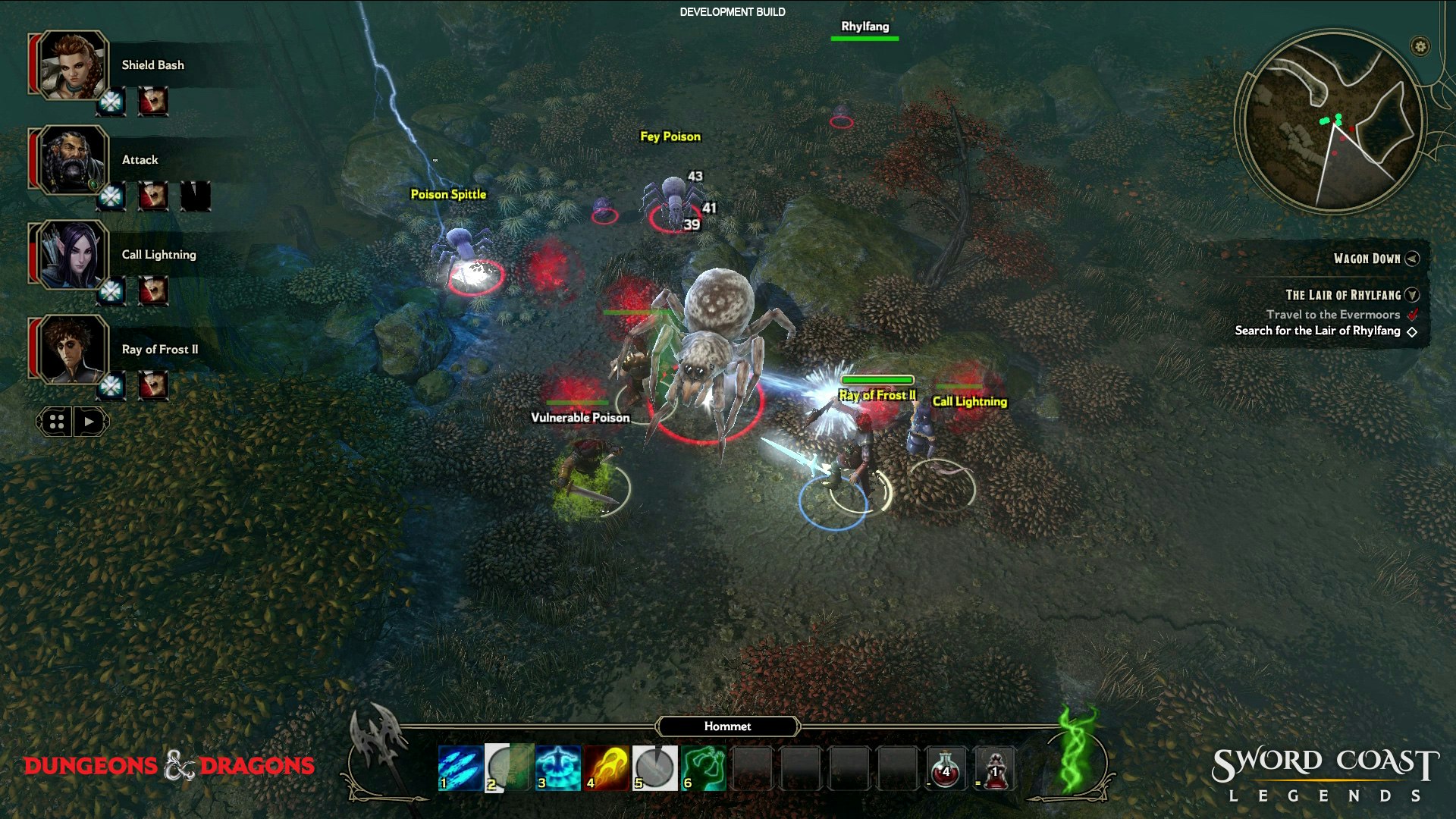Click the red health bar beside the dwarf portrait
1456x819 pixels.
(x=32, y=160)
